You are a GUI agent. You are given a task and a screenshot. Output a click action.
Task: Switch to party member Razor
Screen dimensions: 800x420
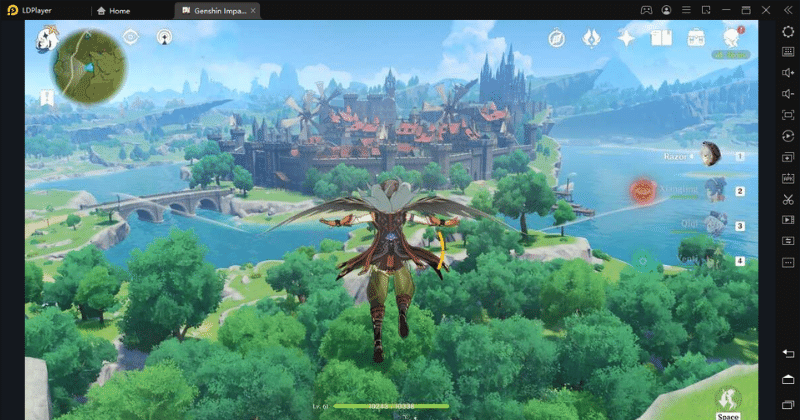711,155
